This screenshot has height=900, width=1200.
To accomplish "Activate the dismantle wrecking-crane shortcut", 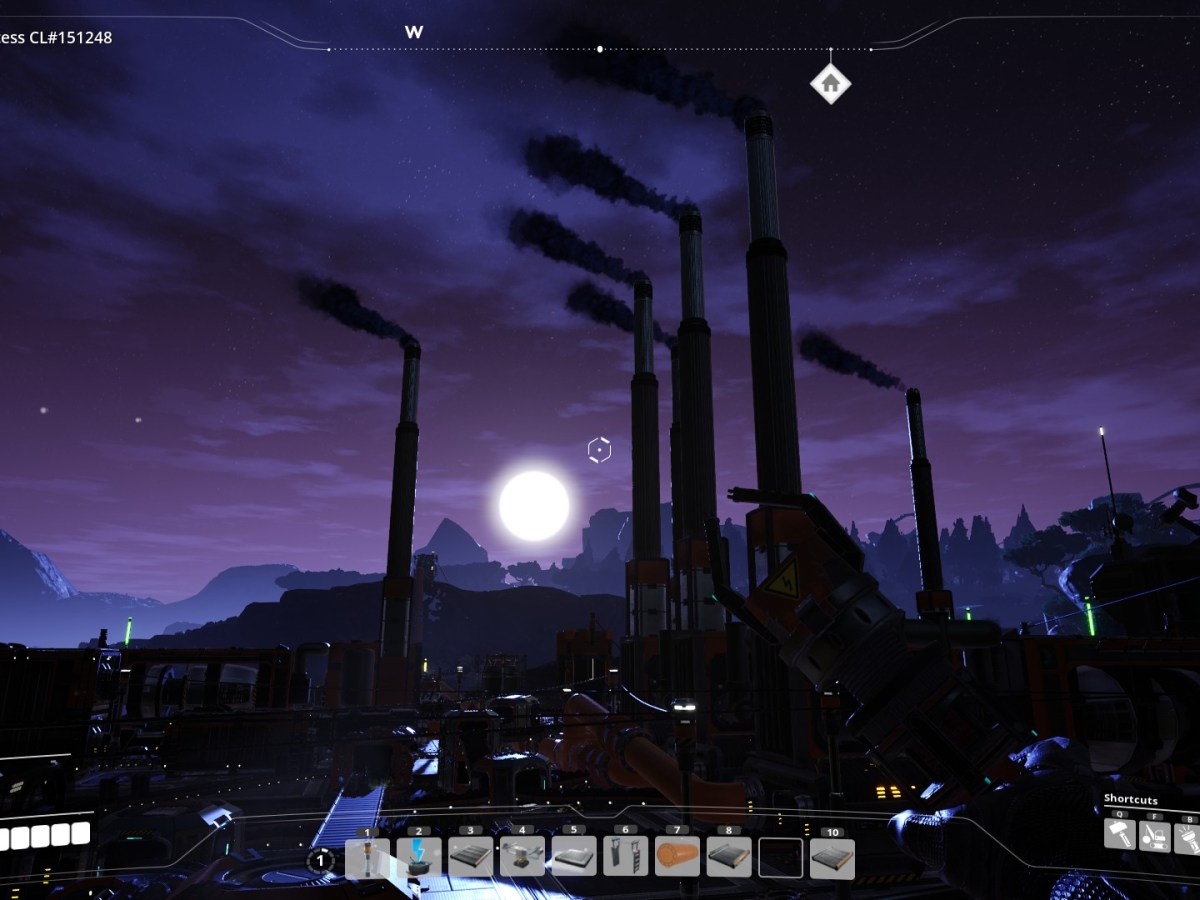I will [x=1155, y=834].
